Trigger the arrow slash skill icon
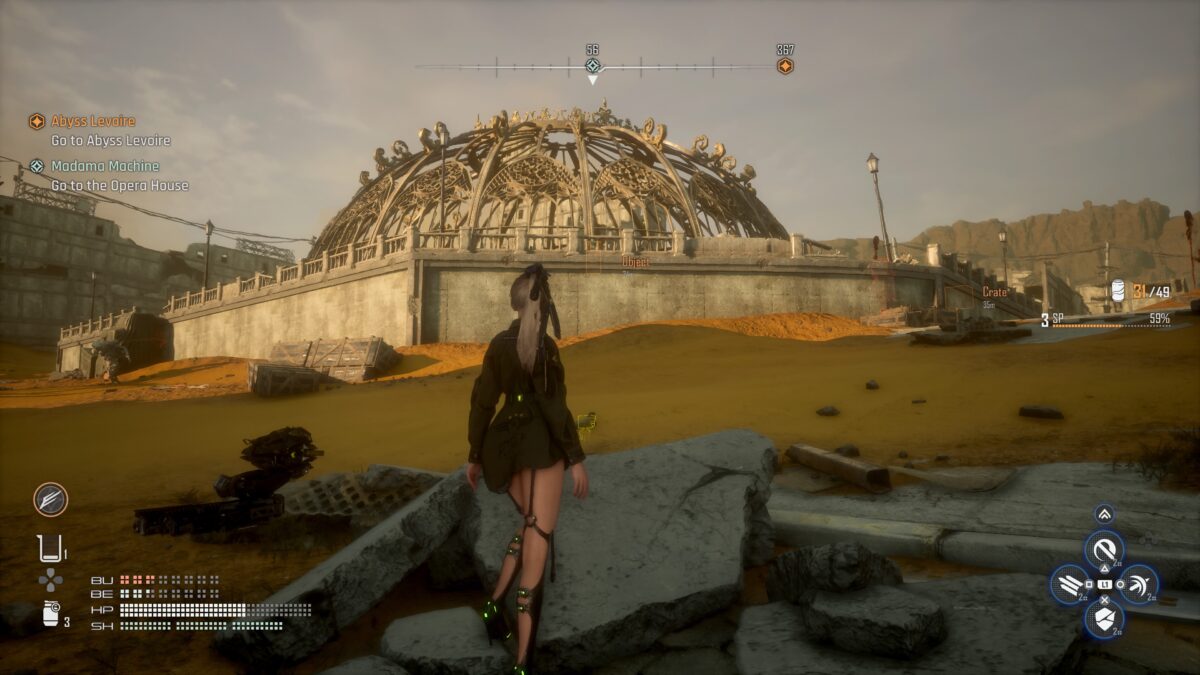 tap(1139, 584)
